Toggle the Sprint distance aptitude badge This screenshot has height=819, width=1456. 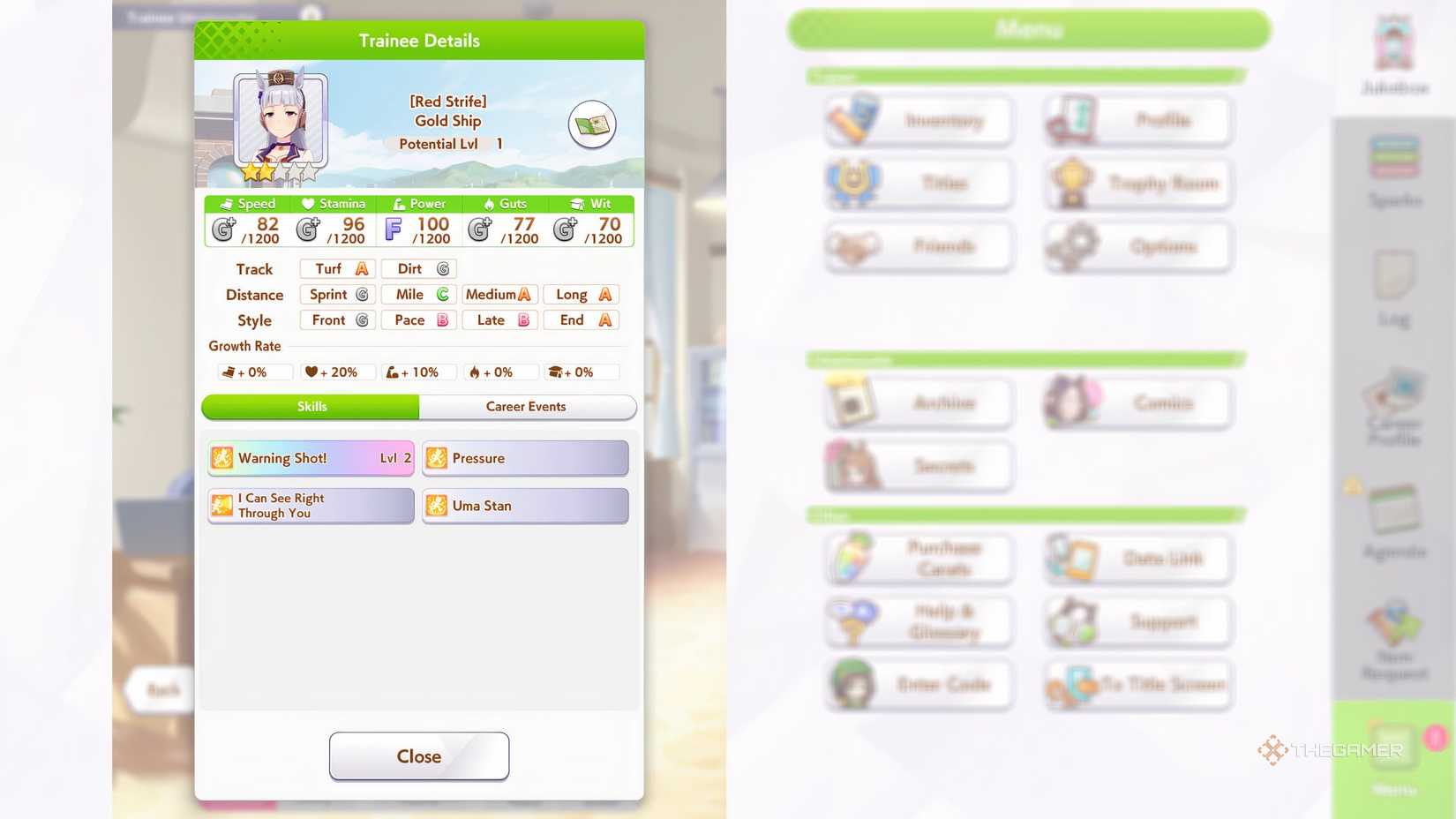(x=336, y=294)
